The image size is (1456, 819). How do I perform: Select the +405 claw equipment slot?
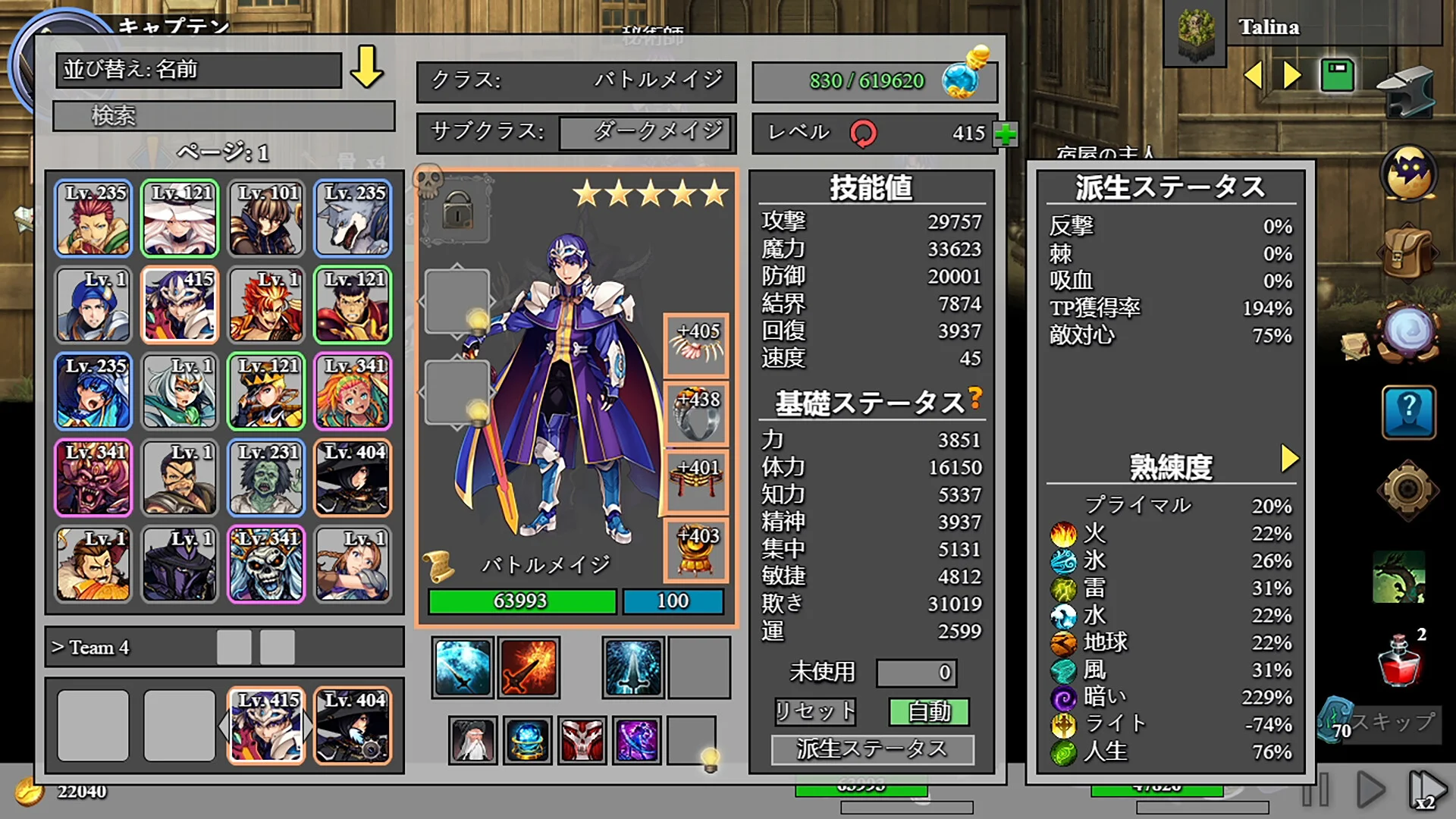pos(696,346)
